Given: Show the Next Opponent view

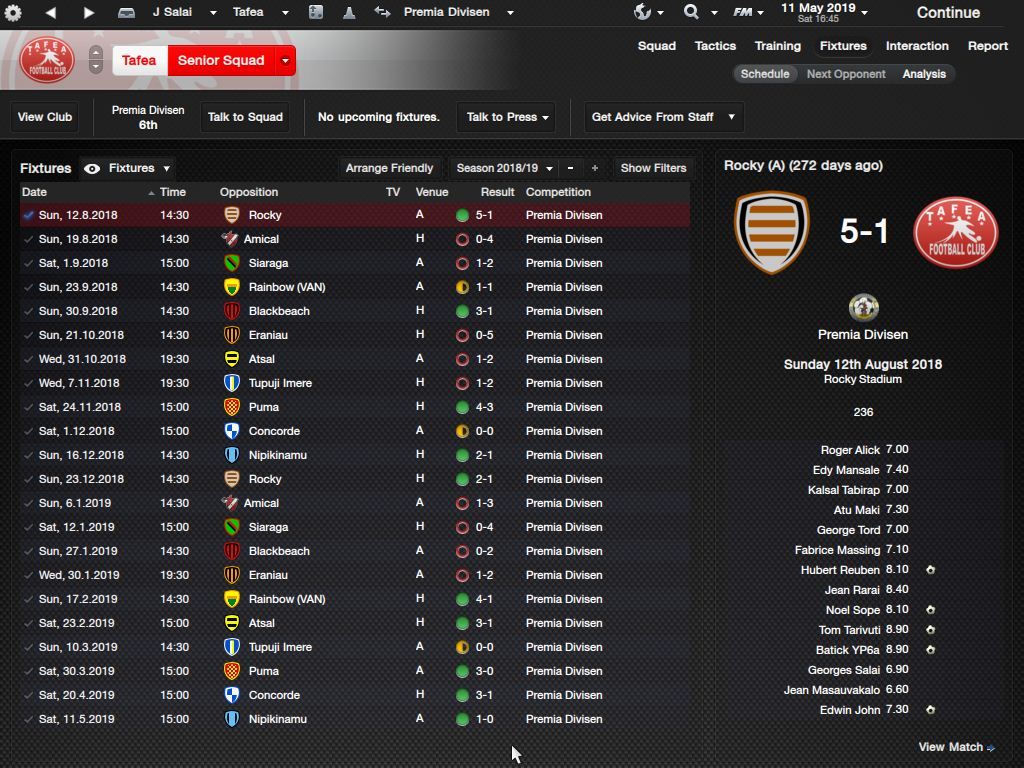Looking at the screenshot, I should pos(846,74).
